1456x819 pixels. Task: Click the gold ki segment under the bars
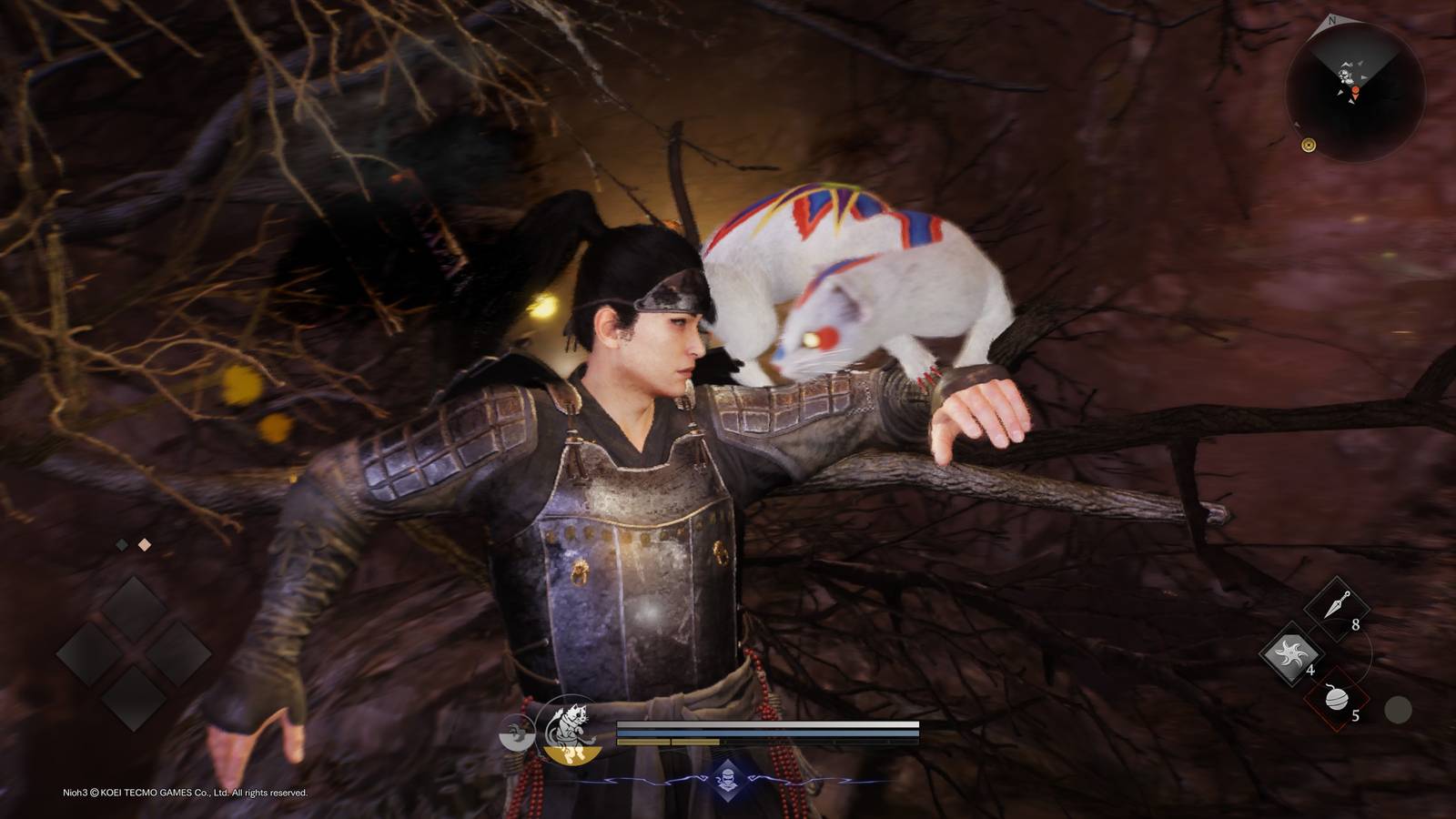point(642,742)
